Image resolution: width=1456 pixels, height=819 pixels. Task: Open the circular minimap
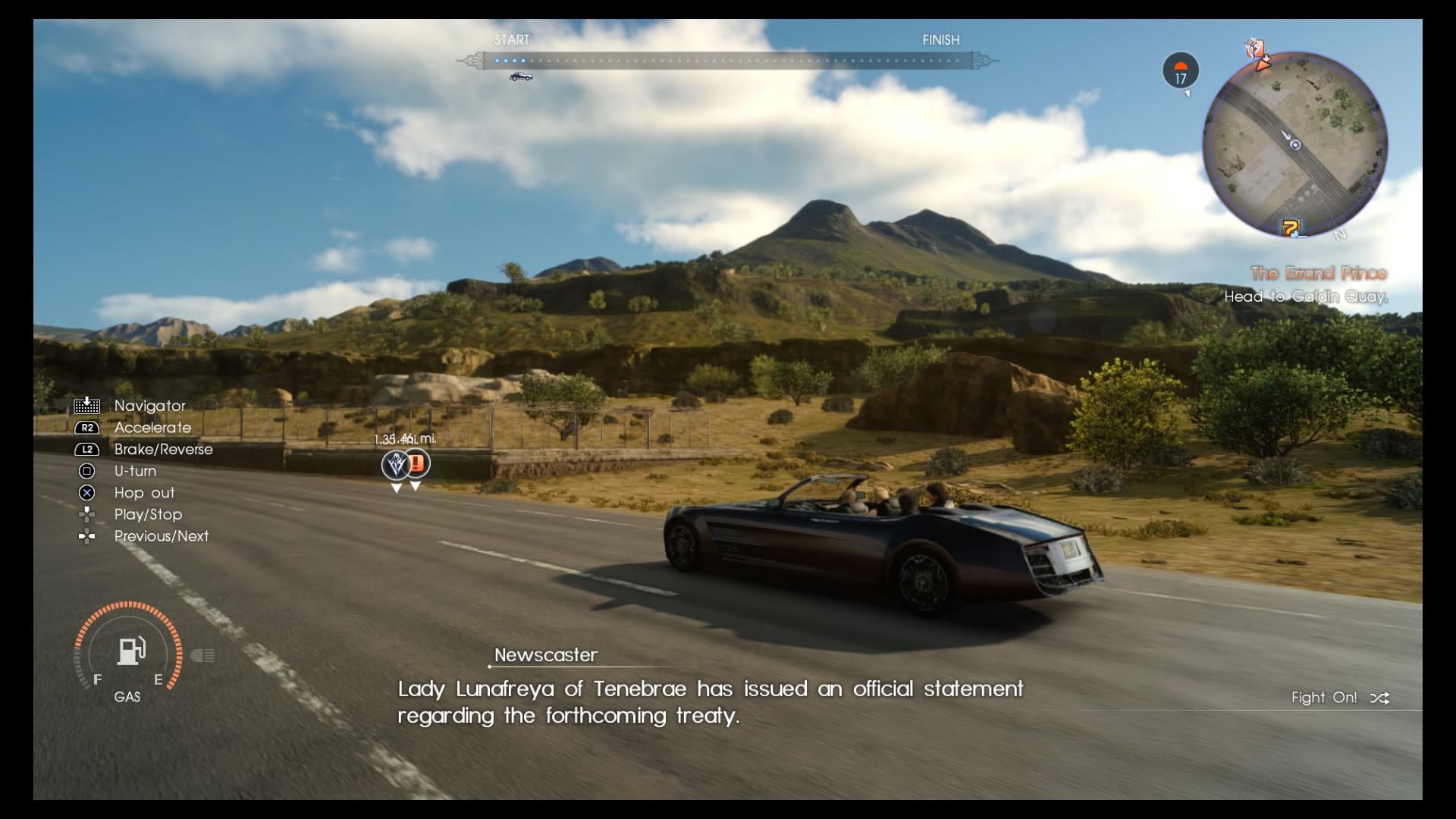(x=1295, y=144)
